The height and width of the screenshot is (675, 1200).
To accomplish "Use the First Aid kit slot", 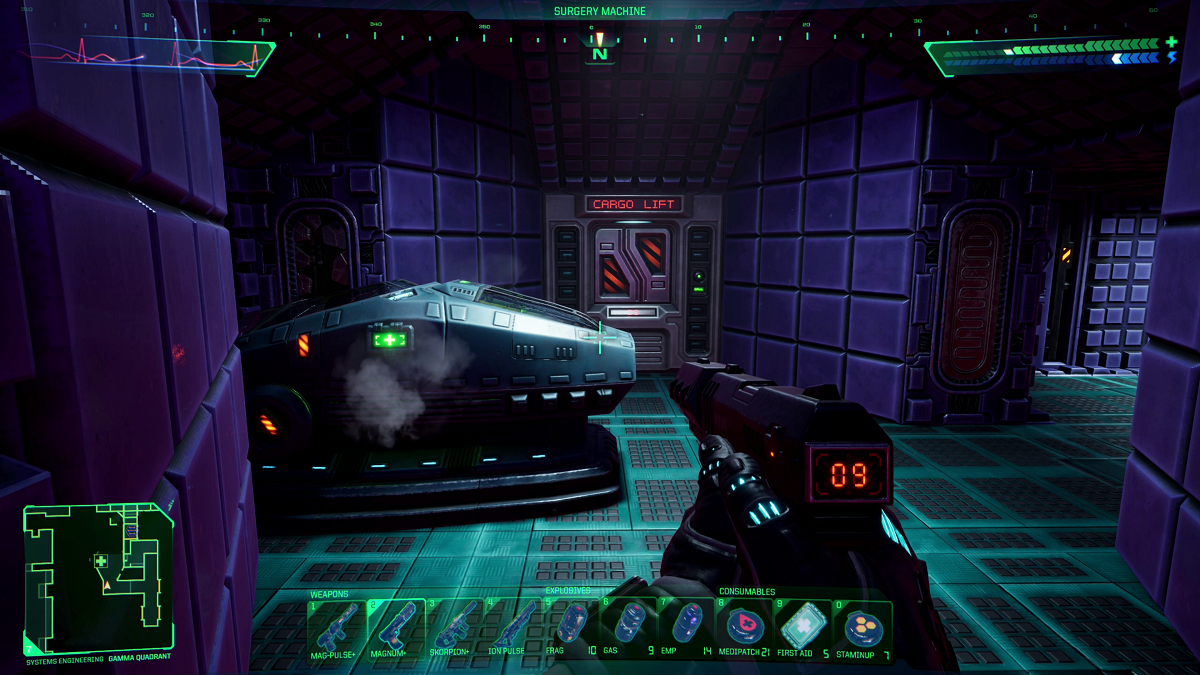I will click(x=803, y=627).
